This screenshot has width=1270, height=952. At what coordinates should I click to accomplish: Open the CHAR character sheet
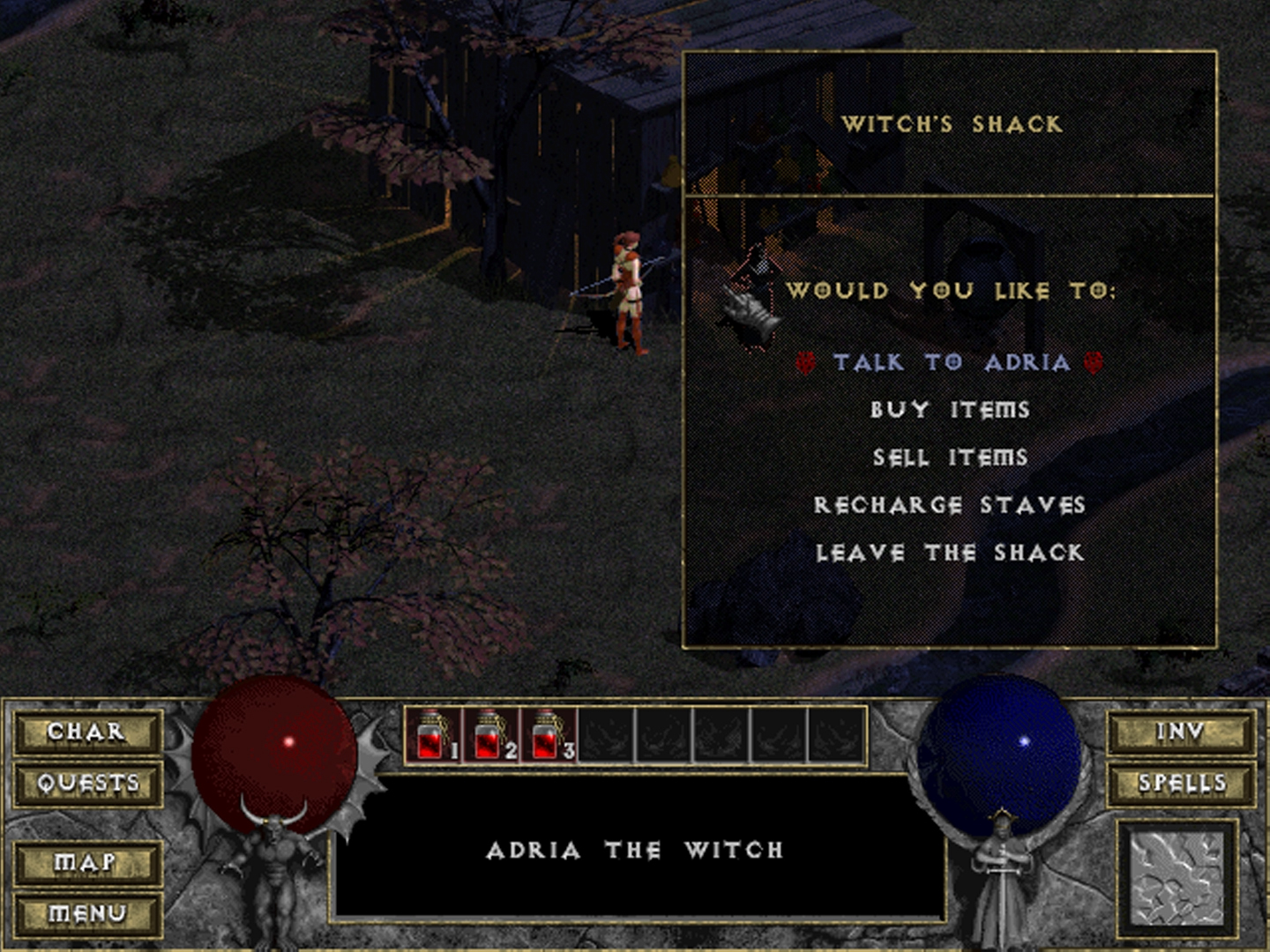click(87, 732)
